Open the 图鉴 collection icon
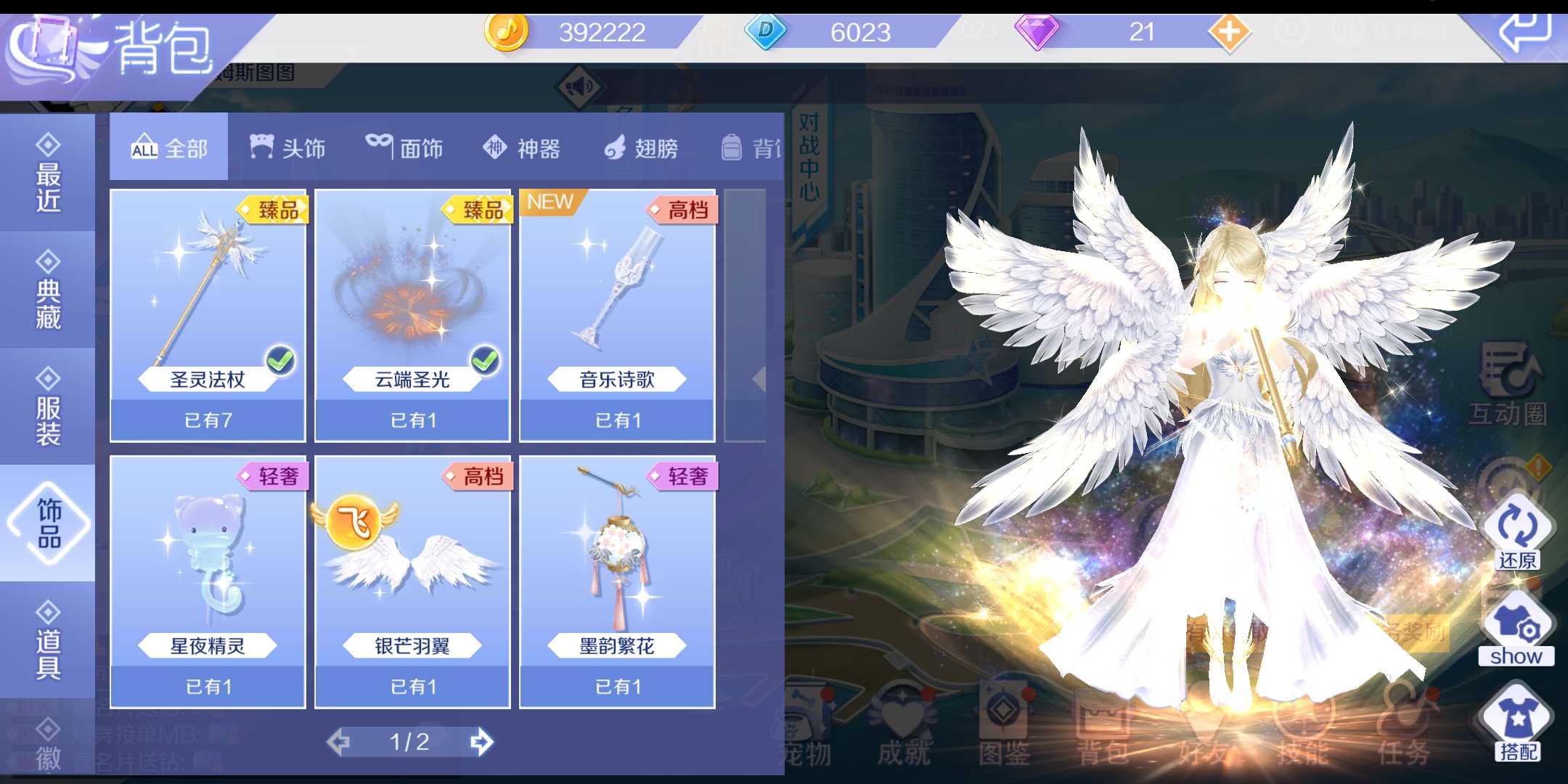1568x784 pixels. pos(1005,726)
